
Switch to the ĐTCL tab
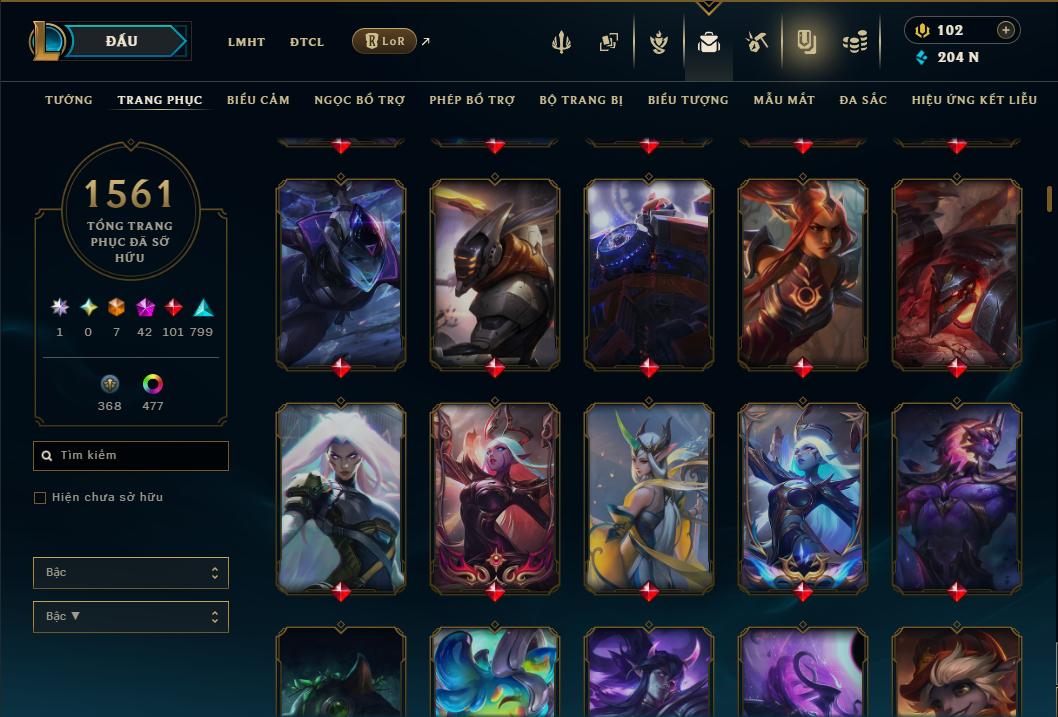(x=307, y=42)
